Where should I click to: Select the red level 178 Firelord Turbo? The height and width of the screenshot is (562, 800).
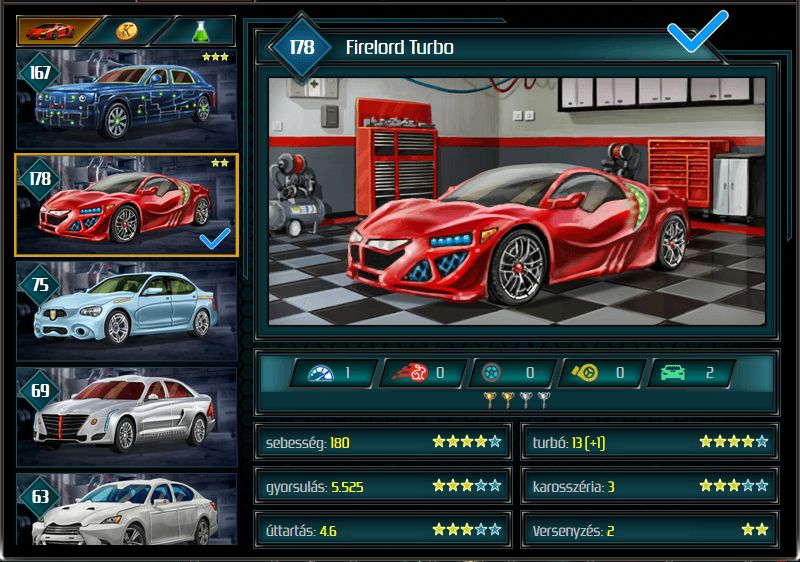[126, 205]
